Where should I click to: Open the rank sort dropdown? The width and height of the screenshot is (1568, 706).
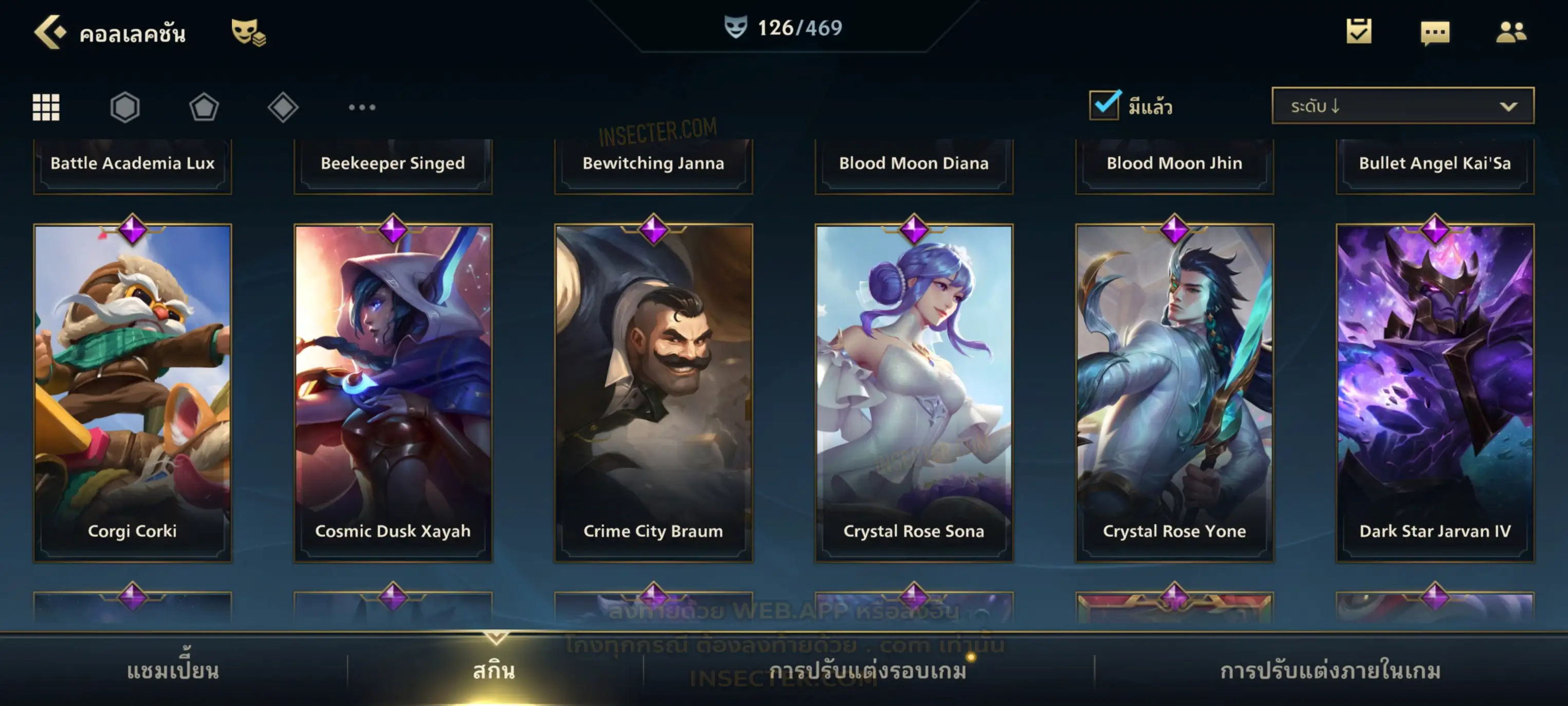pos(1403,106)
